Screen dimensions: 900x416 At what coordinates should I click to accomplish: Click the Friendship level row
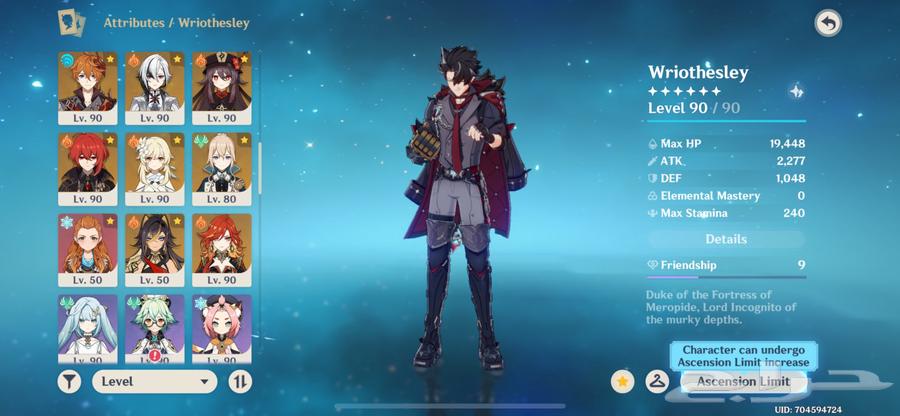pyautogui.click(x=726, y=265)
